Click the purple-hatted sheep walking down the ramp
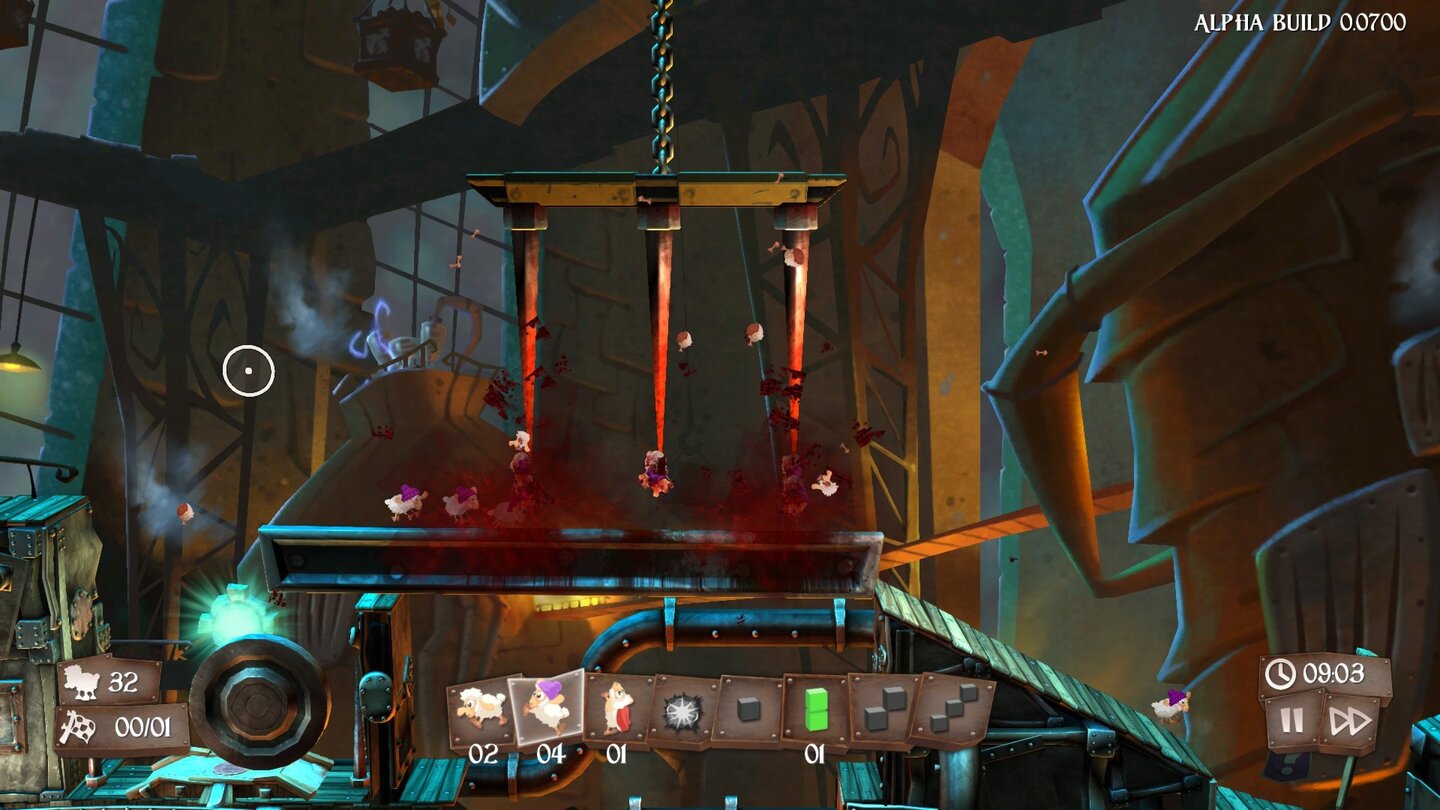The height and width of the screenshot is (810, 1440). 1171,707
